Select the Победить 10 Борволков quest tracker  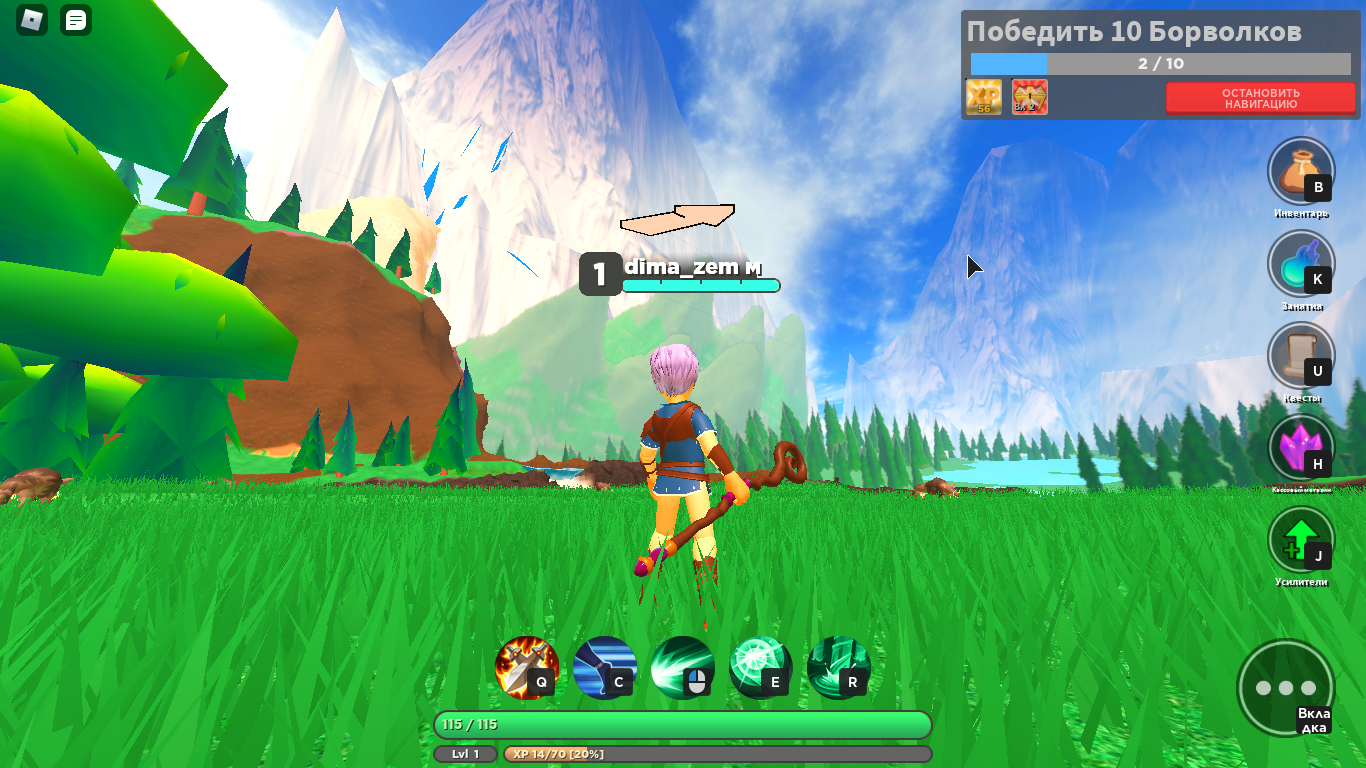(x=1134, y=32)
